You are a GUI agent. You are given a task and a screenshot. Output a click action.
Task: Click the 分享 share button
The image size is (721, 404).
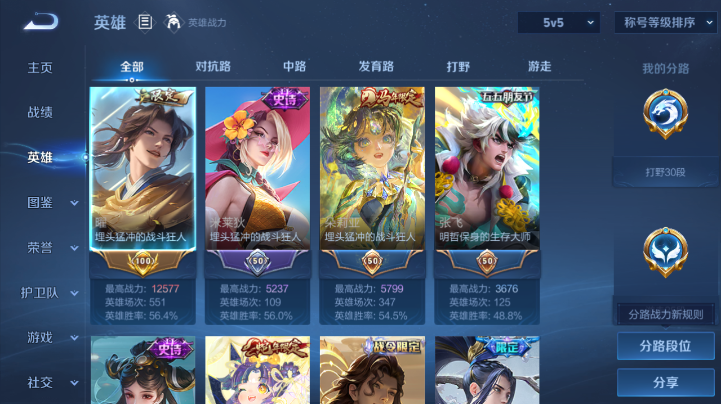(665, 382)
